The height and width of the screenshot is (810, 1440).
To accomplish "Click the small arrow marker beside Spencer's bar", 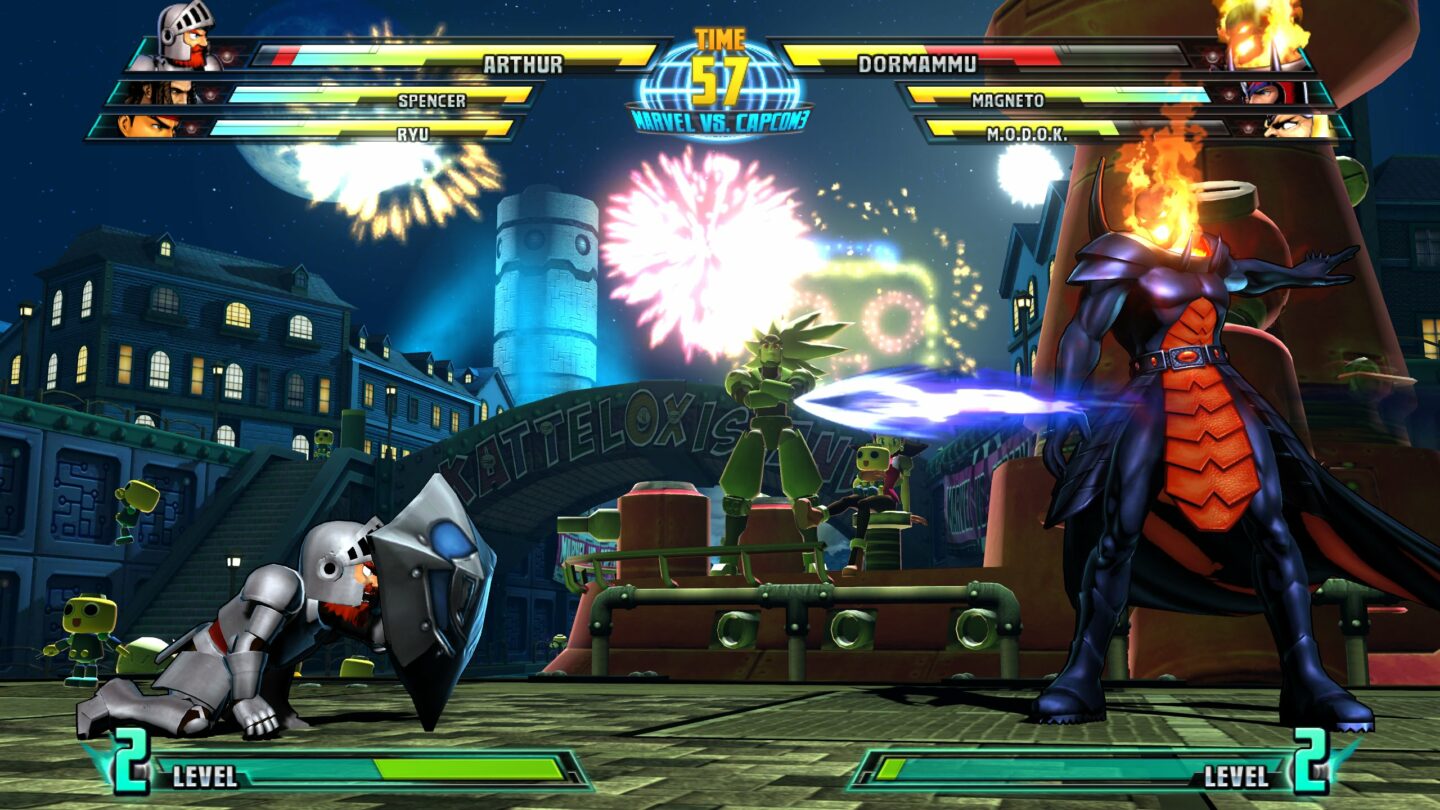I will (x=211, y=93).
